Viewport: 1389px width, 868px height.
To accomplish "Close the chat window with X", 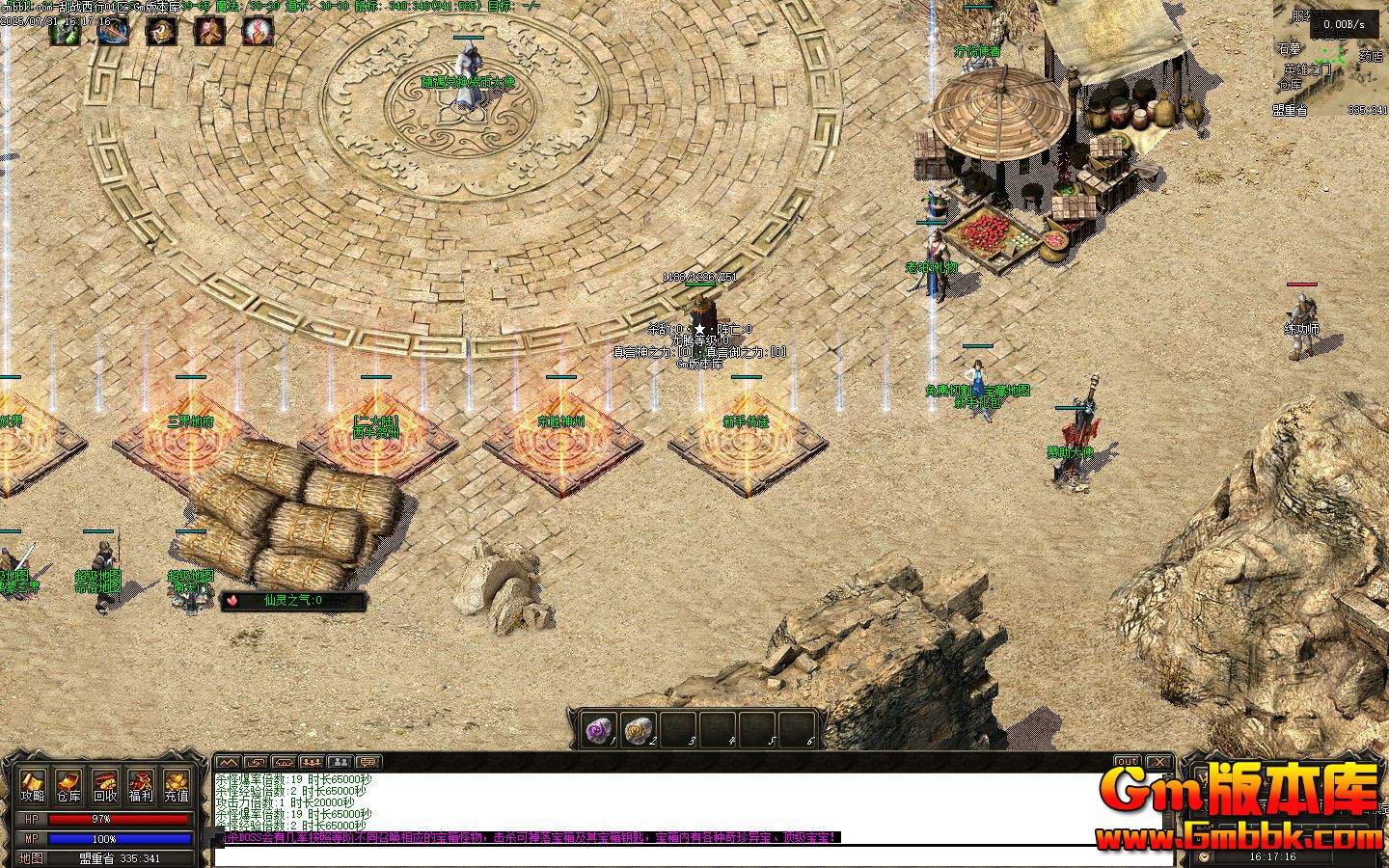I will (1158, 762).
